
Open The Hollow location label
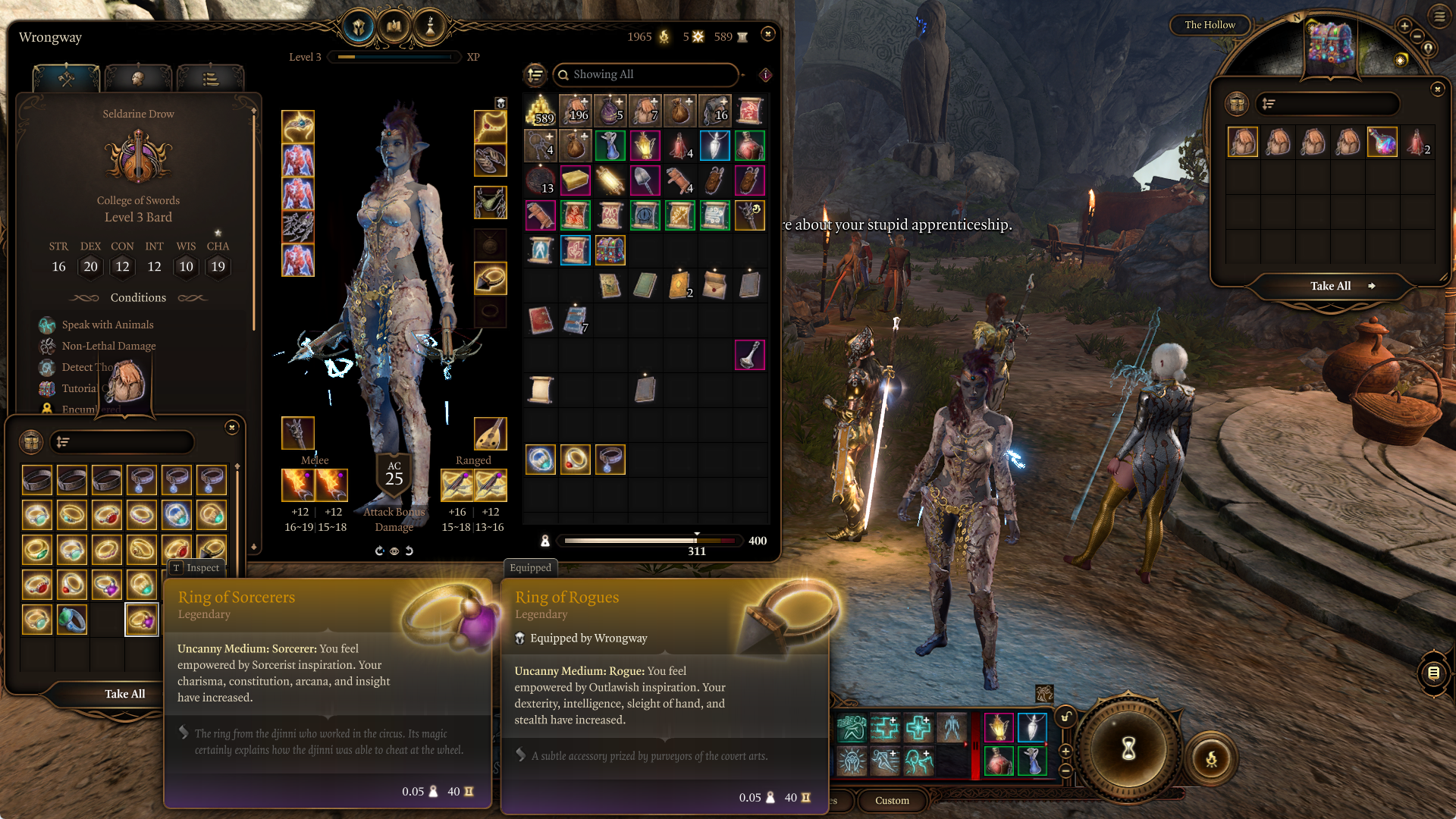point(1210,25)
